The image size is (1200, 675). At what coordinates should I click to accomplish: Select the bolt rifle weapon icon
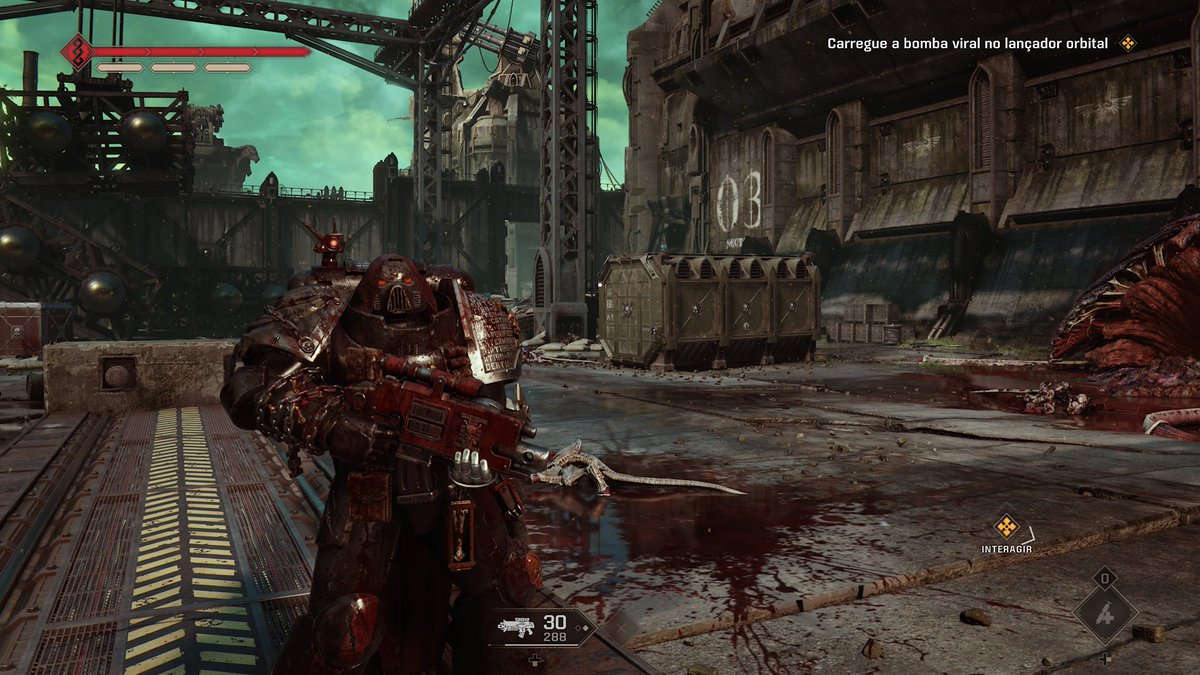click(x=517, y=627)
